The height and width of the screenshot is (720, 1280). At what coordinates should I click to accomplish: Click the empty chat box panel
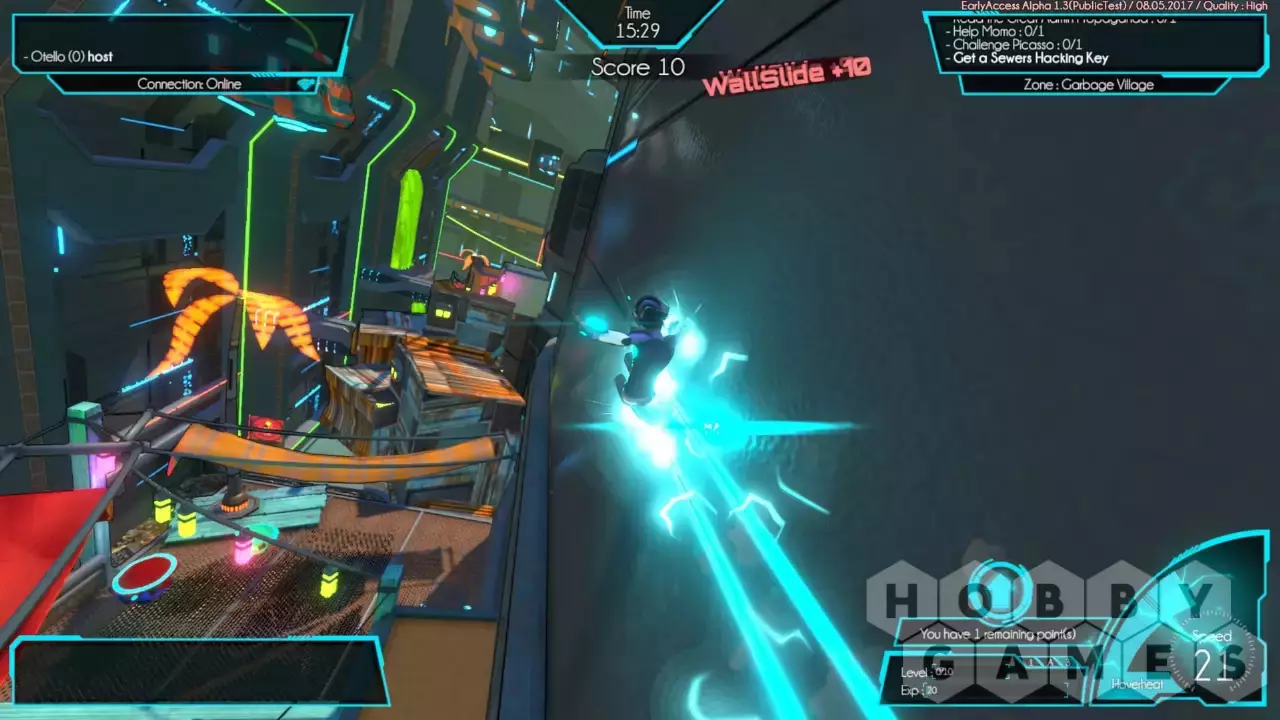click(x=196, y=670)
